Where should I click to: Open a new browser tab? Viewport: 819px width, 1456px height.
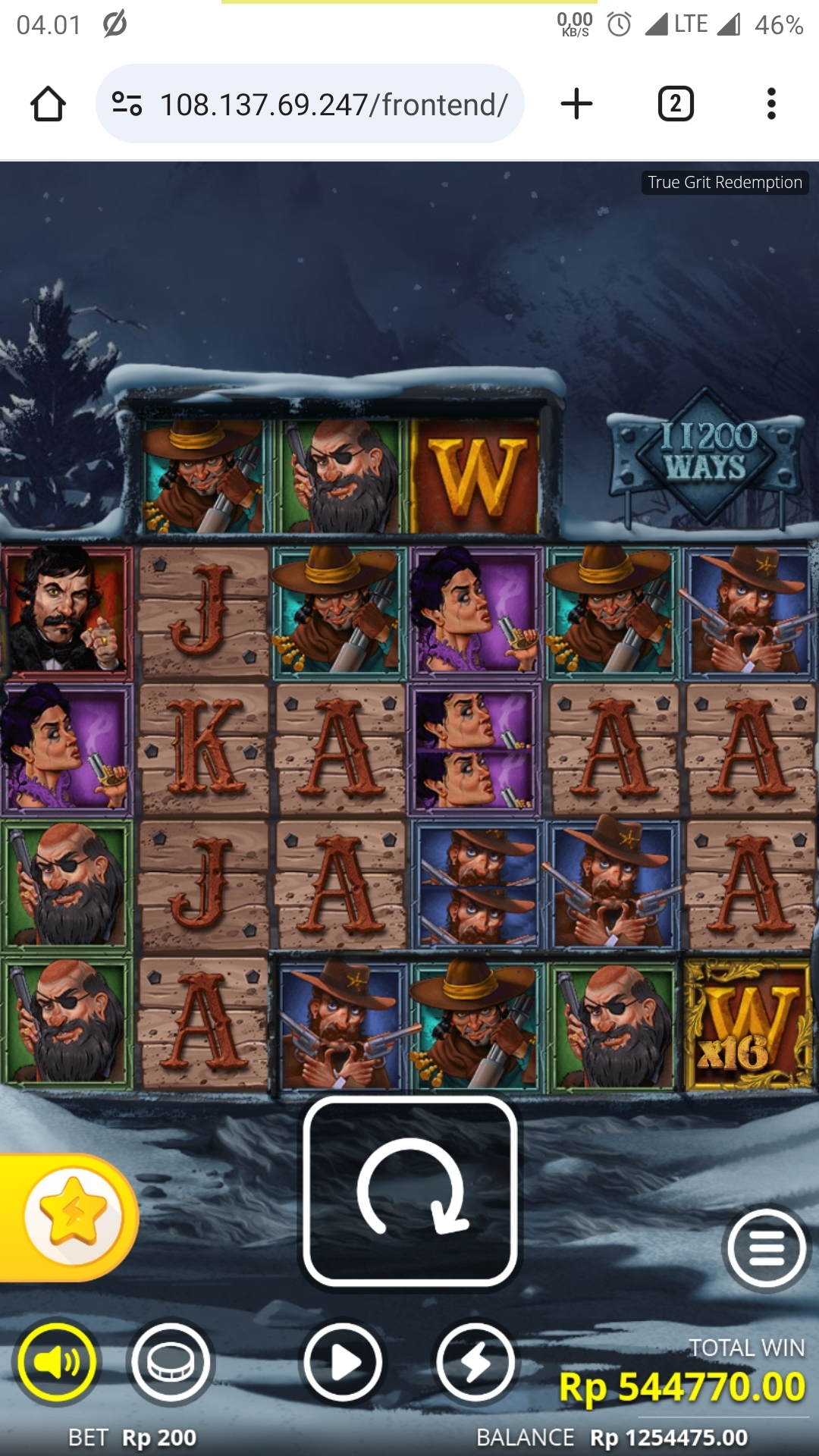576,104
